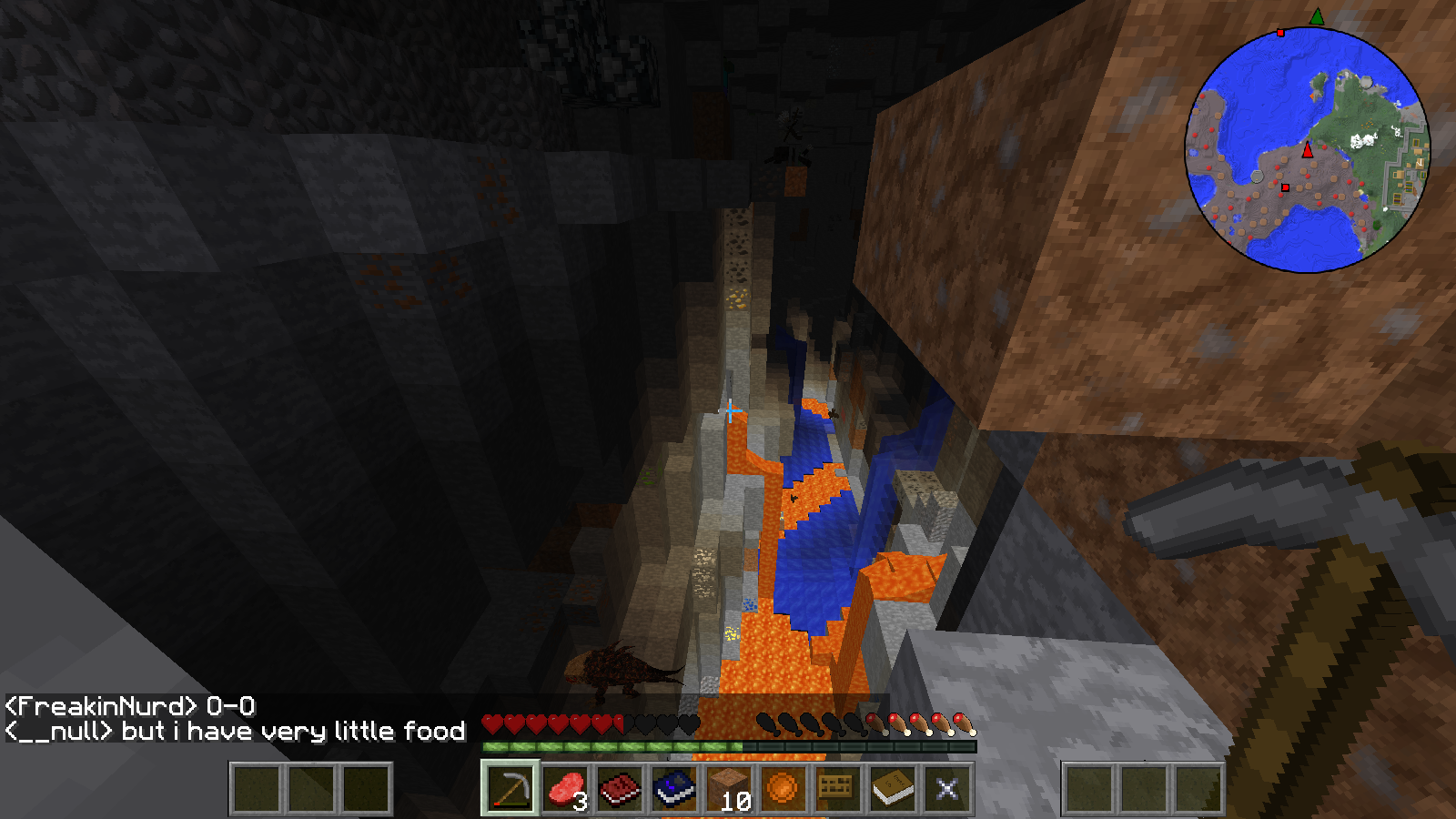Select the tan written book slot
The width and height of the screenshot is (1456, 819).
pyautogui.click(x=893, y=788)
